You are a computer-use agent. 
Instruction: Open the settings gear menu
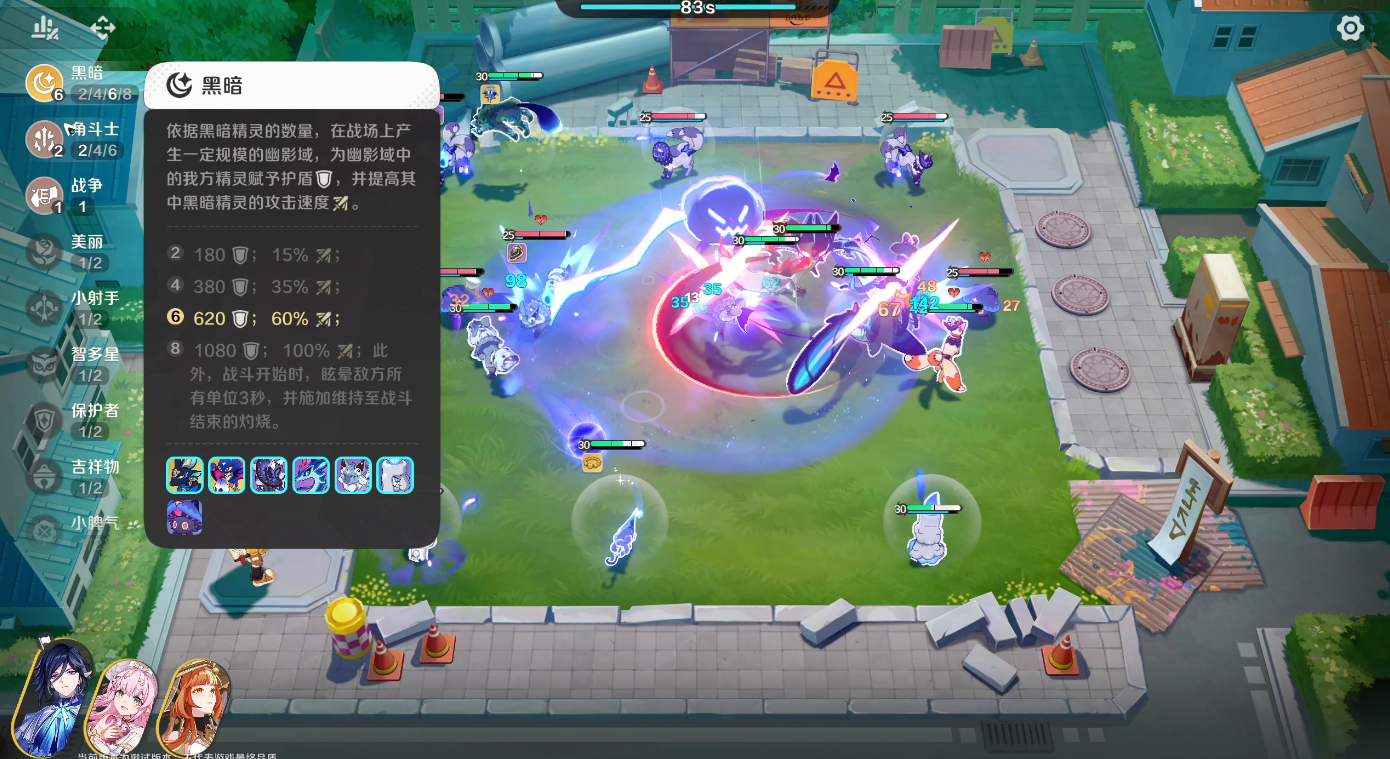[x=1350, y=28]
